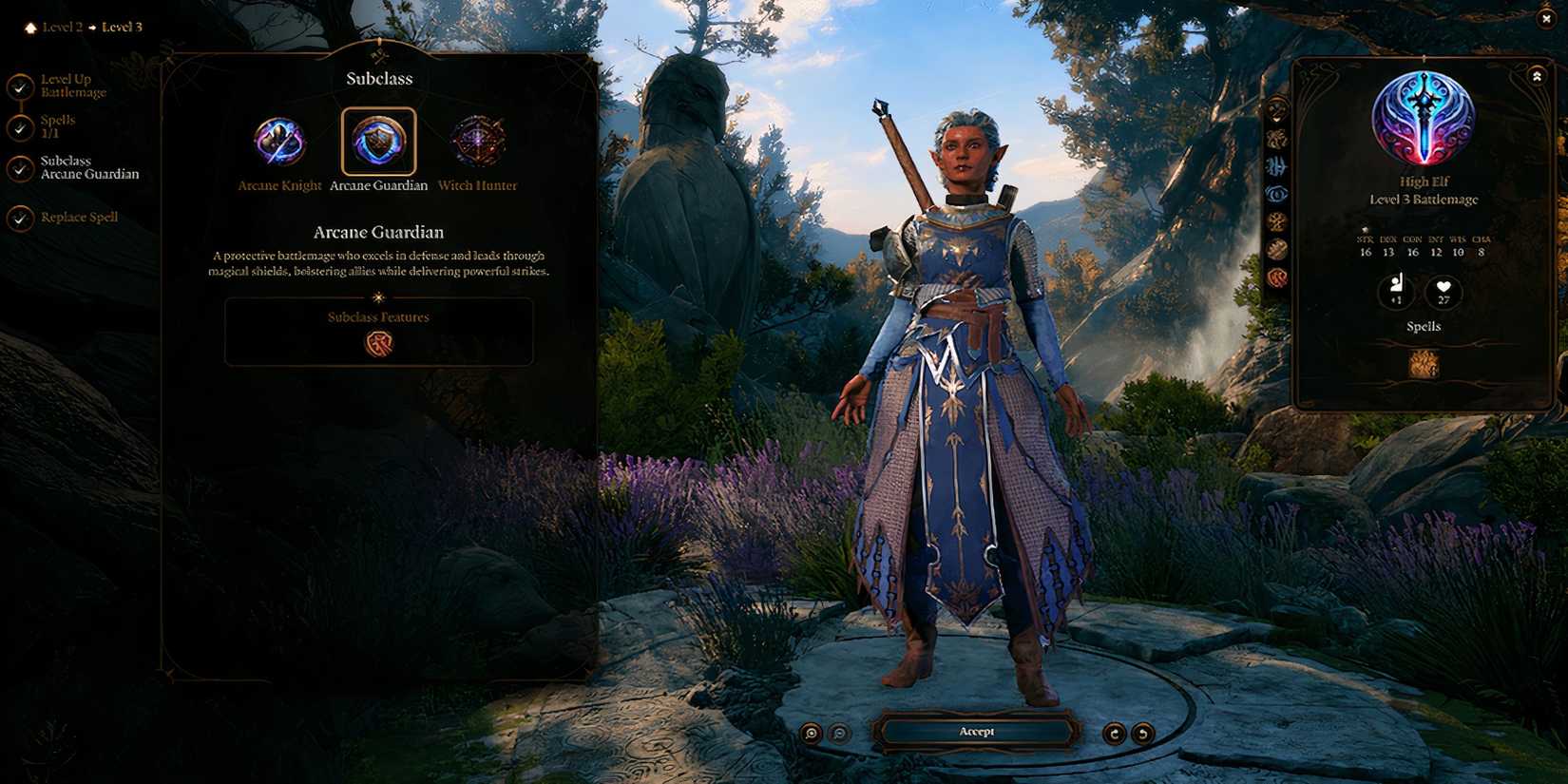Select the Arcane Knight subclass icon
The height and width of the screenshot is (784, 1568).
tap(278, 143)
